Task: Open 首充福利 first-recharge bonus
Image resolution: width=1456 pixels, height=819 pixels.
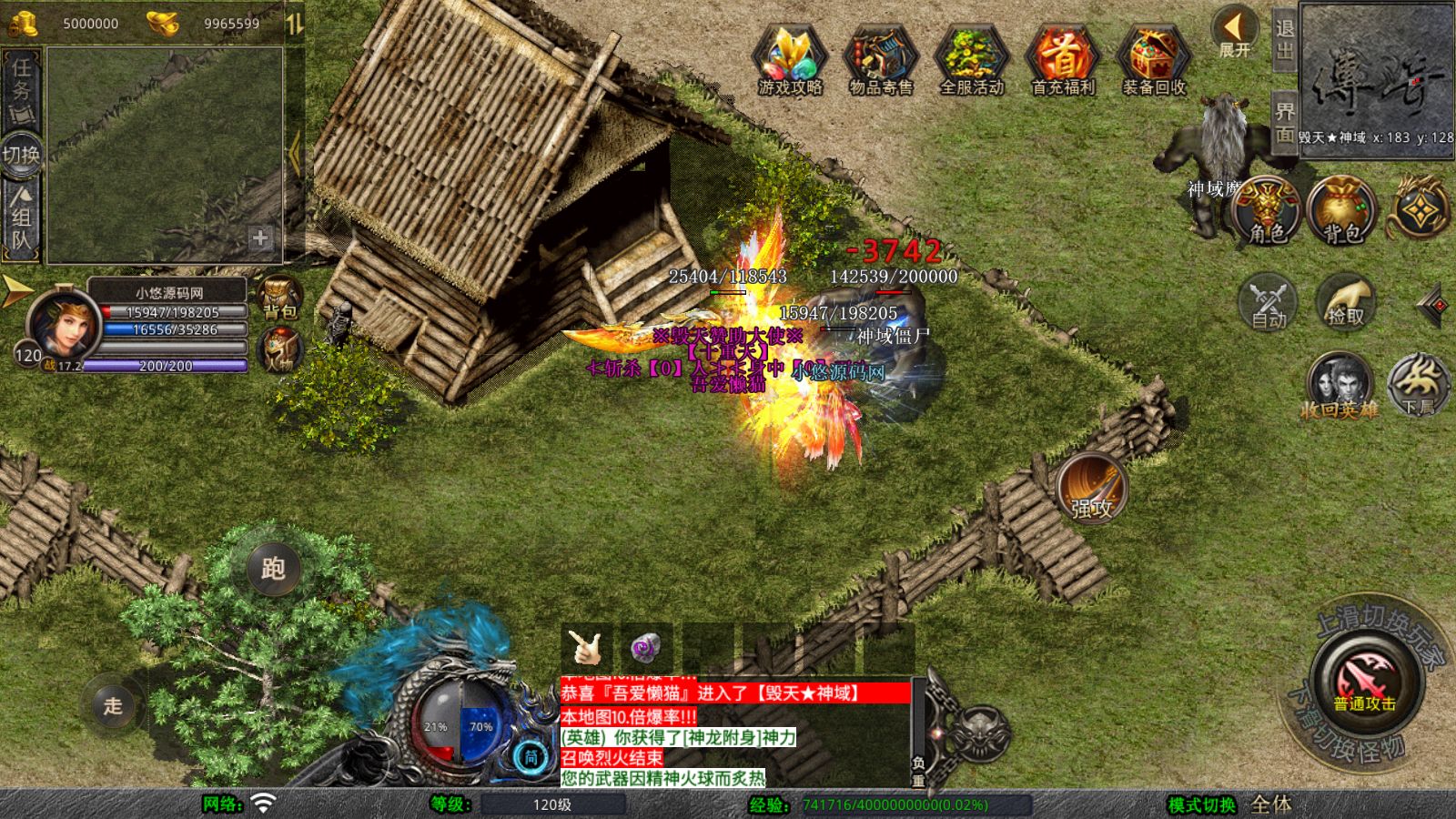Action: click(1063, 59)
